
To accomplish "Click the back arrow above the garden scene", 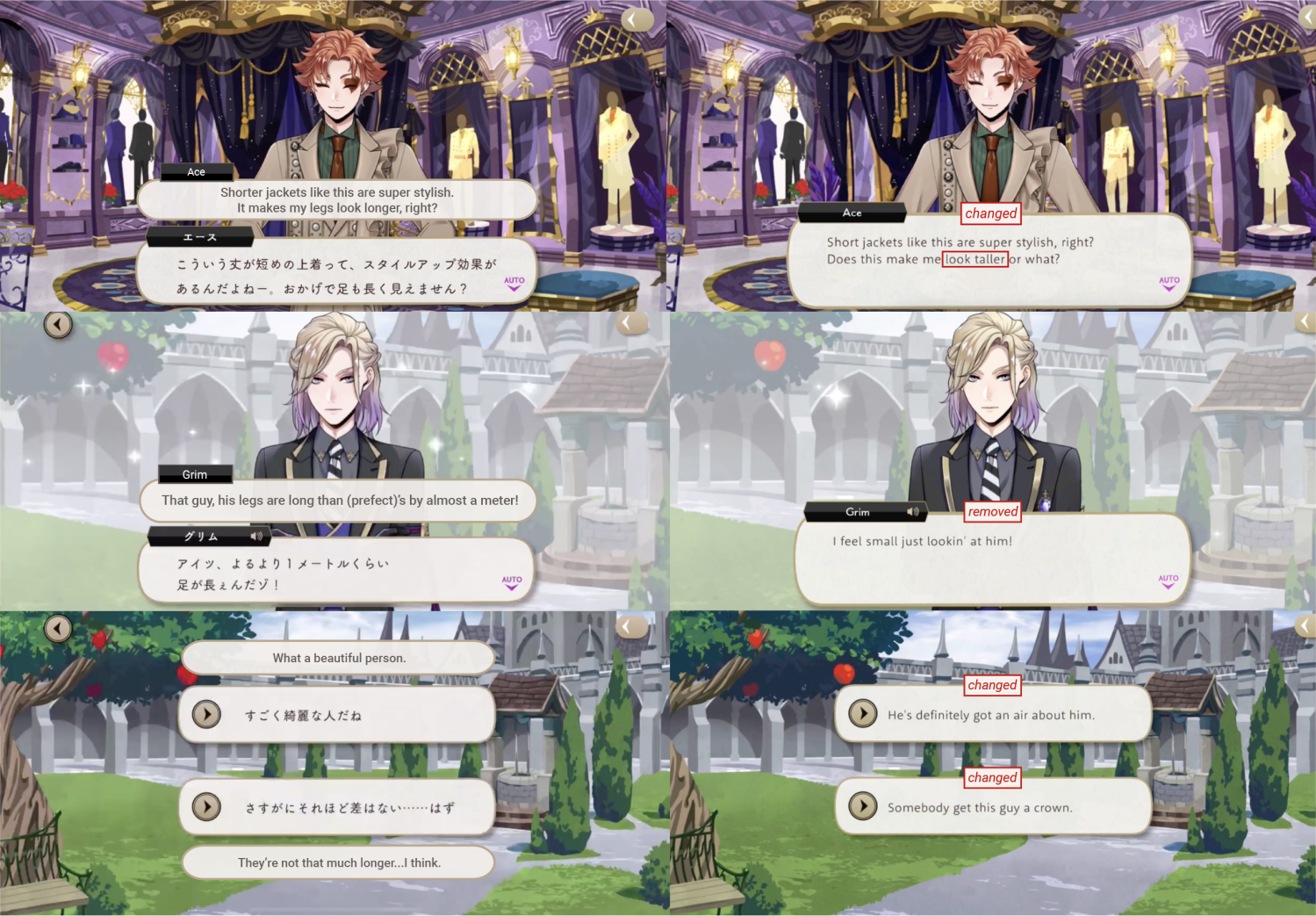I will click(58, 628).
